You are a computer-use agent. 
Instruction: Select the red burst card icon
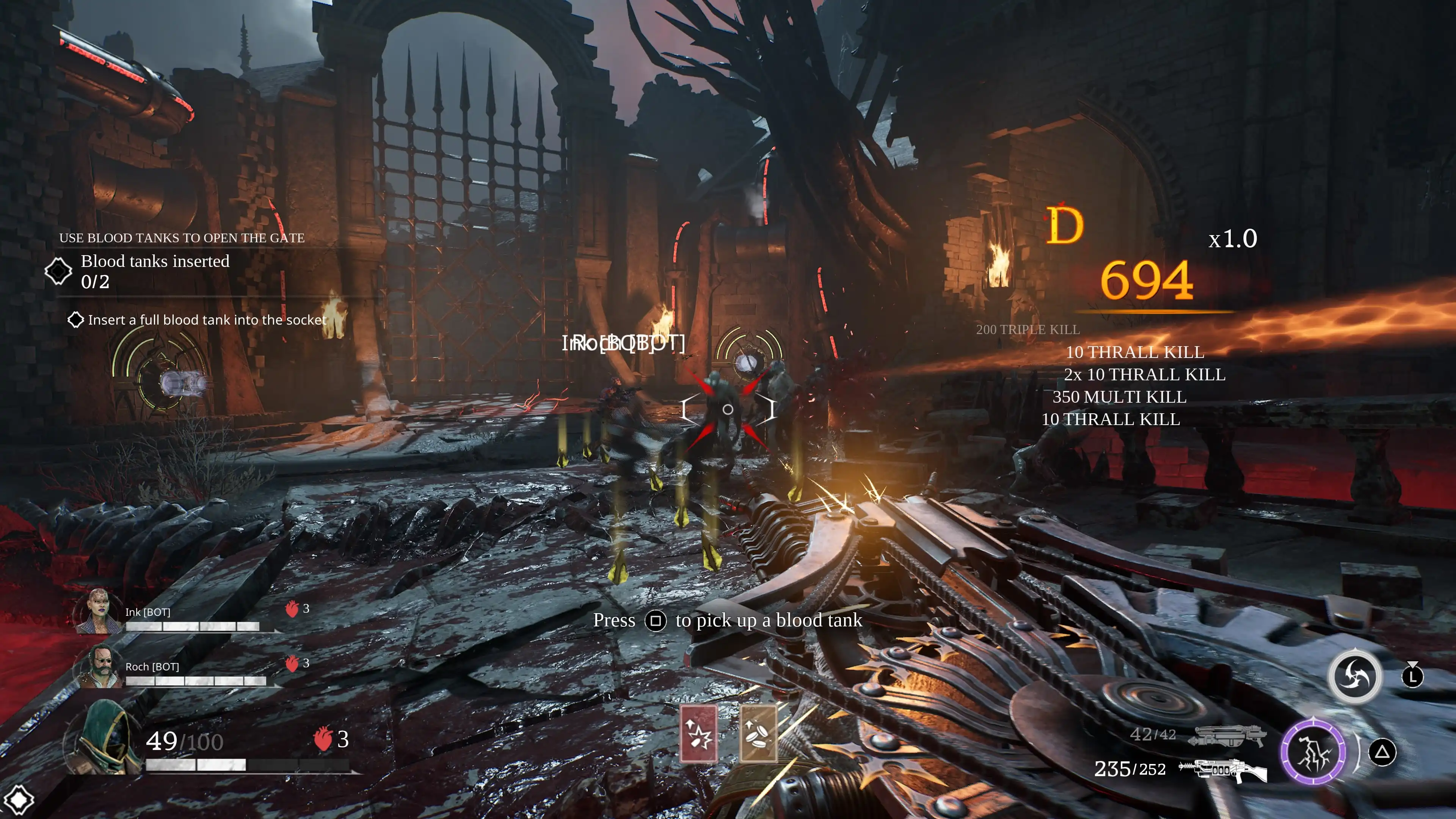698,734
